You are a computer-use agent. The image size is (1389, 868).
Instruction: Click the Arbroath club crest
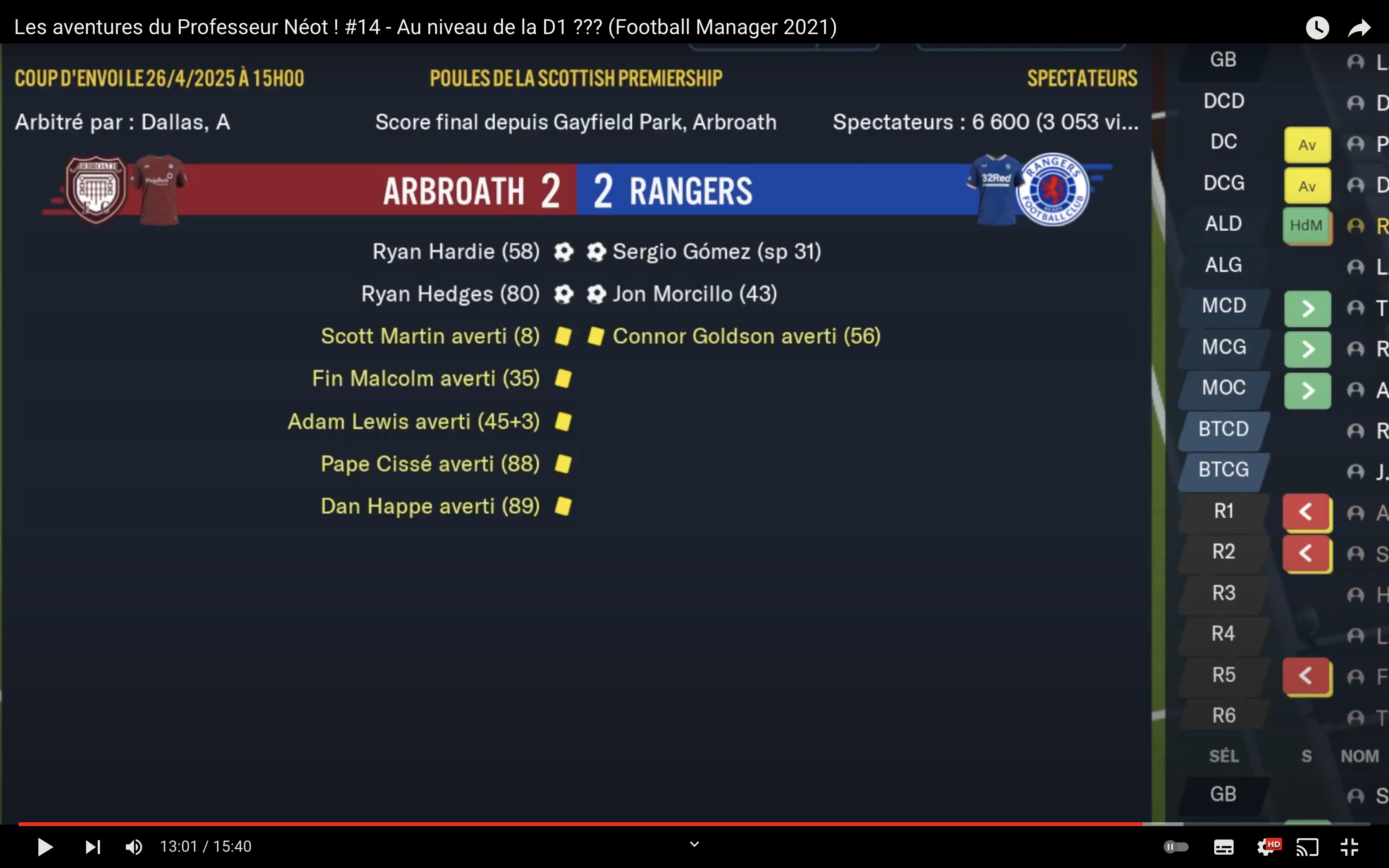tap(96, 189)
